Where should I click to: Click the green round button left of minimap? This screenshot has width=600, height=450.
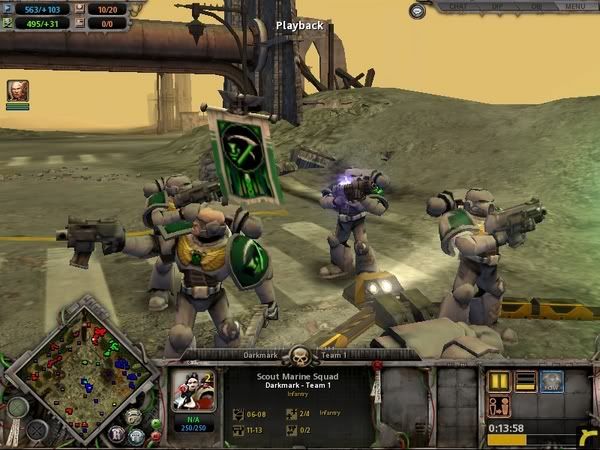[x=17, y=408]
